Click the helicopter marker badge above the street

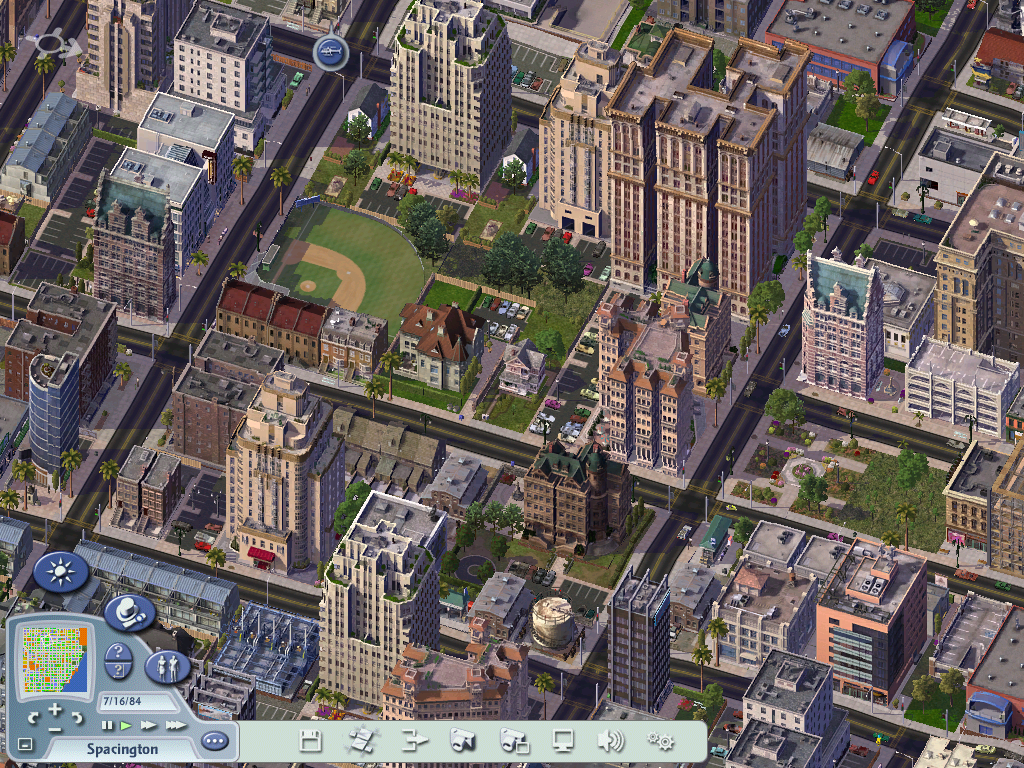coord(331,52)
